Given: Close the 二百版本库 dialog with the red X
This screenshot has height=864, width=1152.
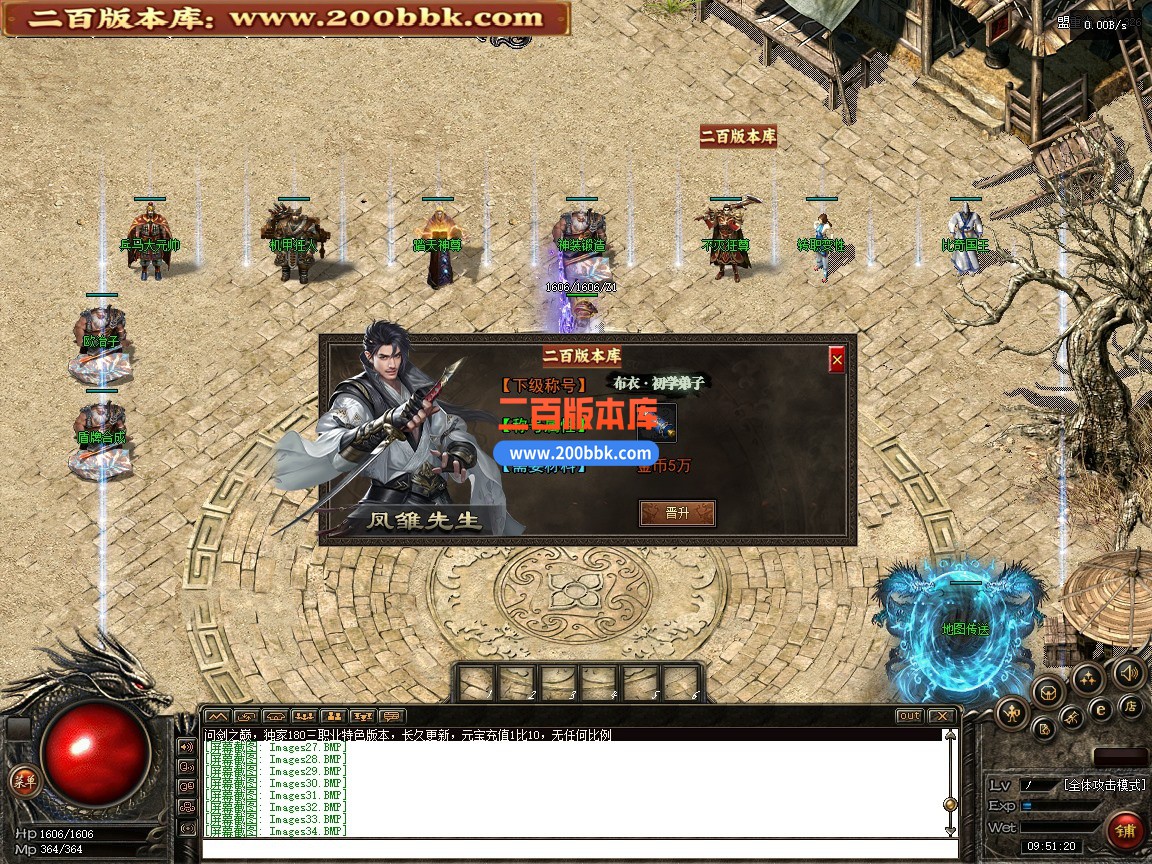Looking at the screenshot, I should [x=837, y=359].
